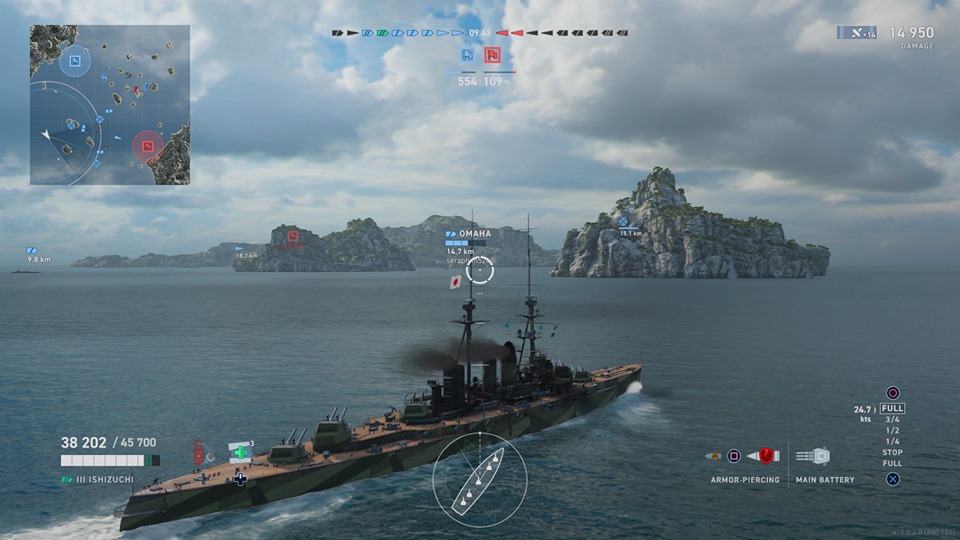The width and height of the screenshot is (960, 540).
Task: Open the tactical minimap
Action: tap(110, 105)
